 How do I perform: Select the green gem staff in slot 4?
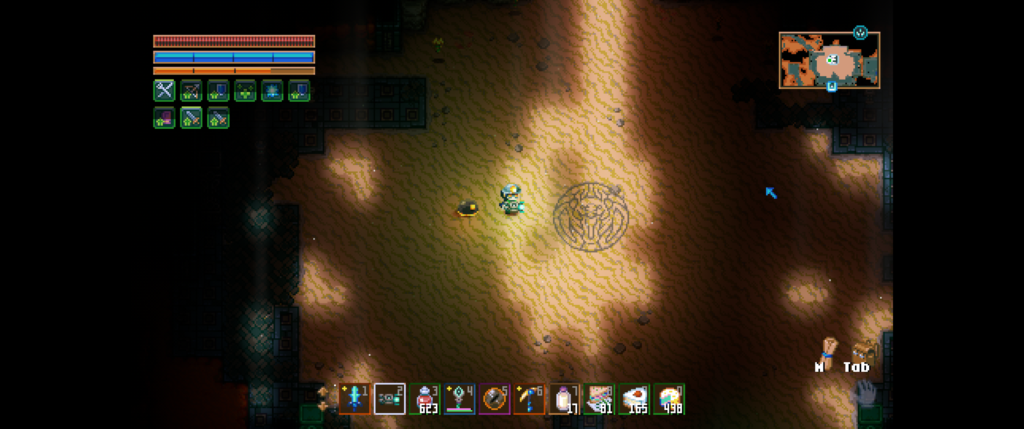[x=460, y=399]
